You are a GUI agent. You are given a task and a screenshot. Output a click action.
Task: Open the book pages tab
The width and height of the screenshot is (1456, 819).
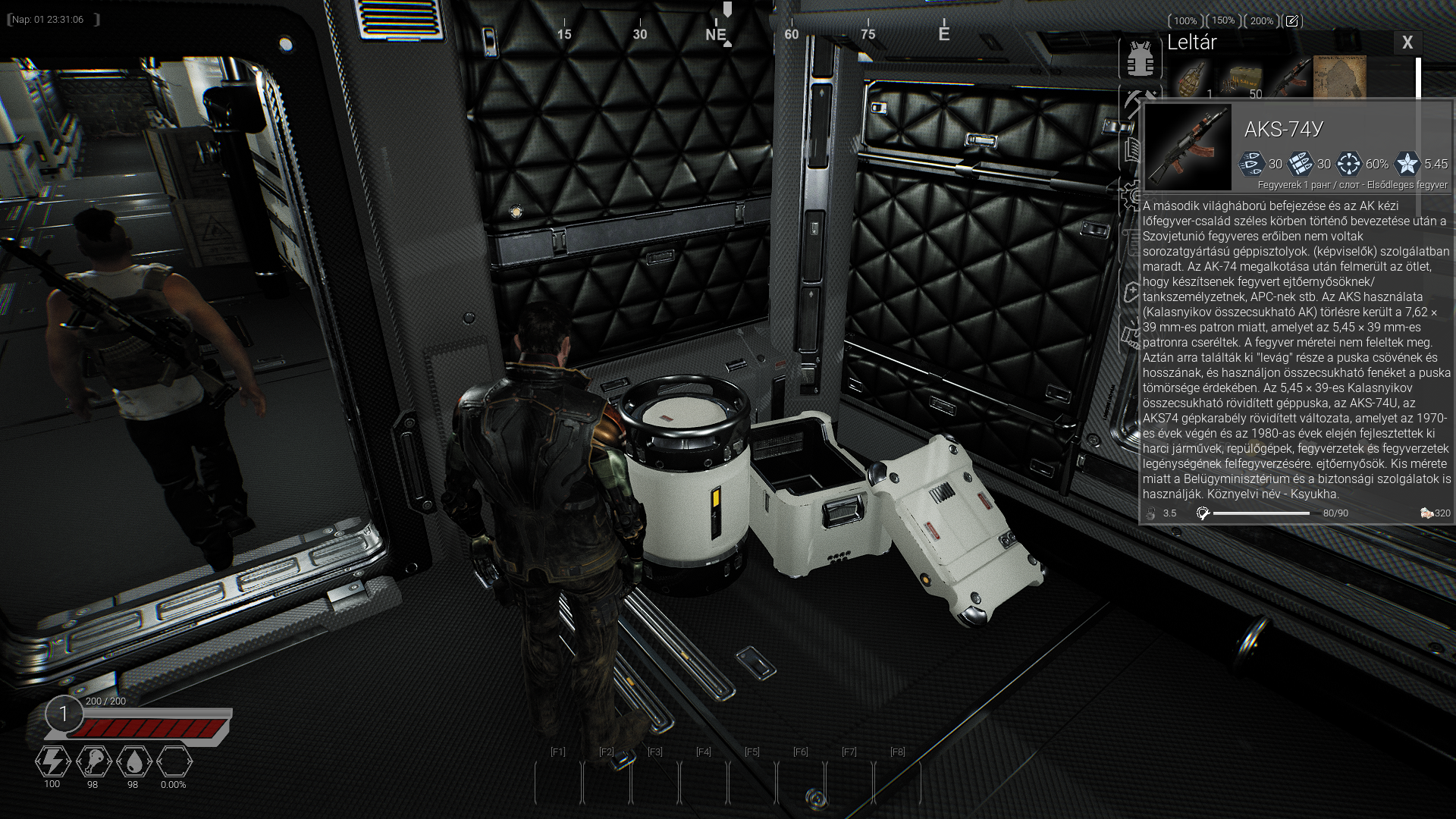1133,149
